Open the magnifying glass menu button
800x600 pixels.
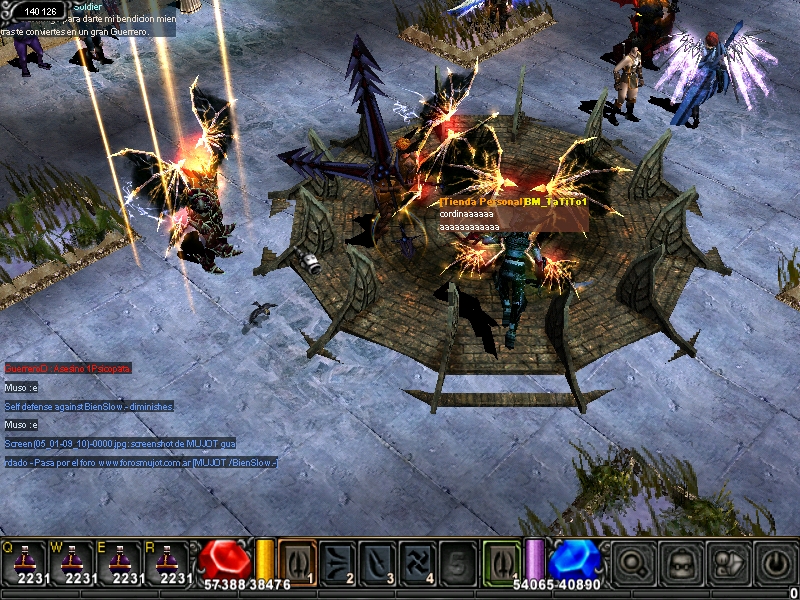[632, 565]
